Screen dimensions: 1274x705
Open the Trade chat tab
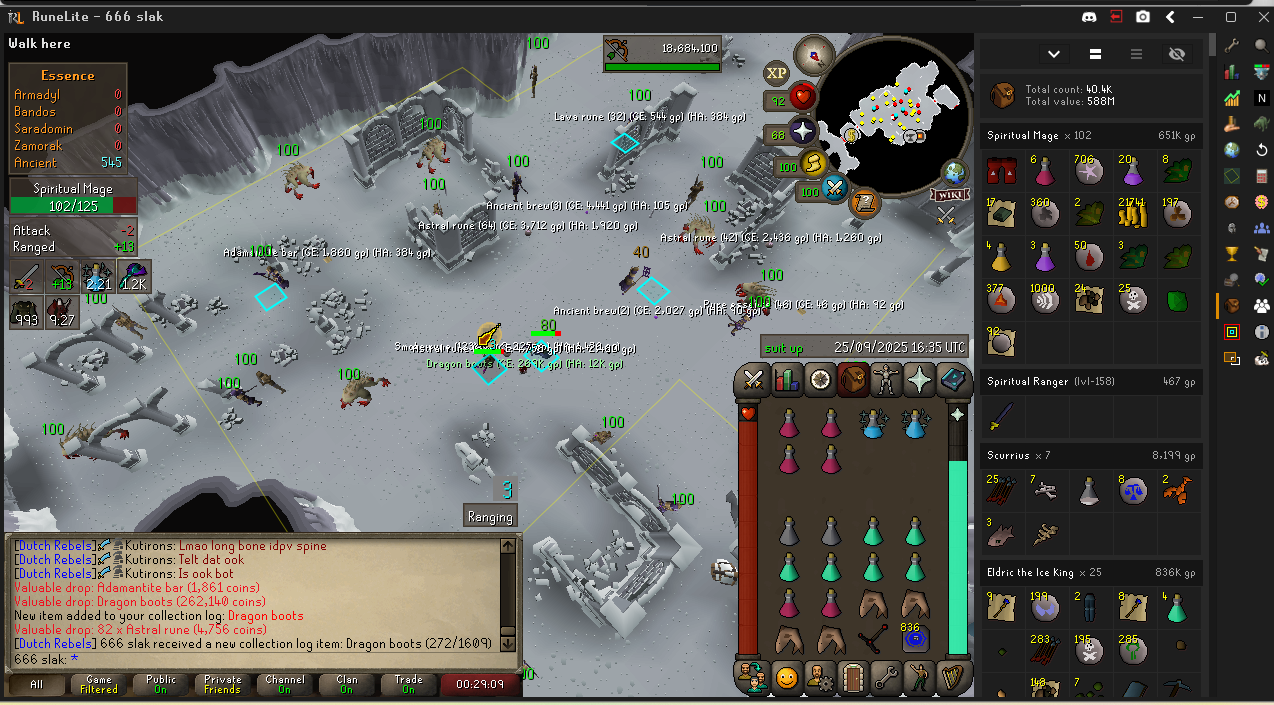(408, 685)
